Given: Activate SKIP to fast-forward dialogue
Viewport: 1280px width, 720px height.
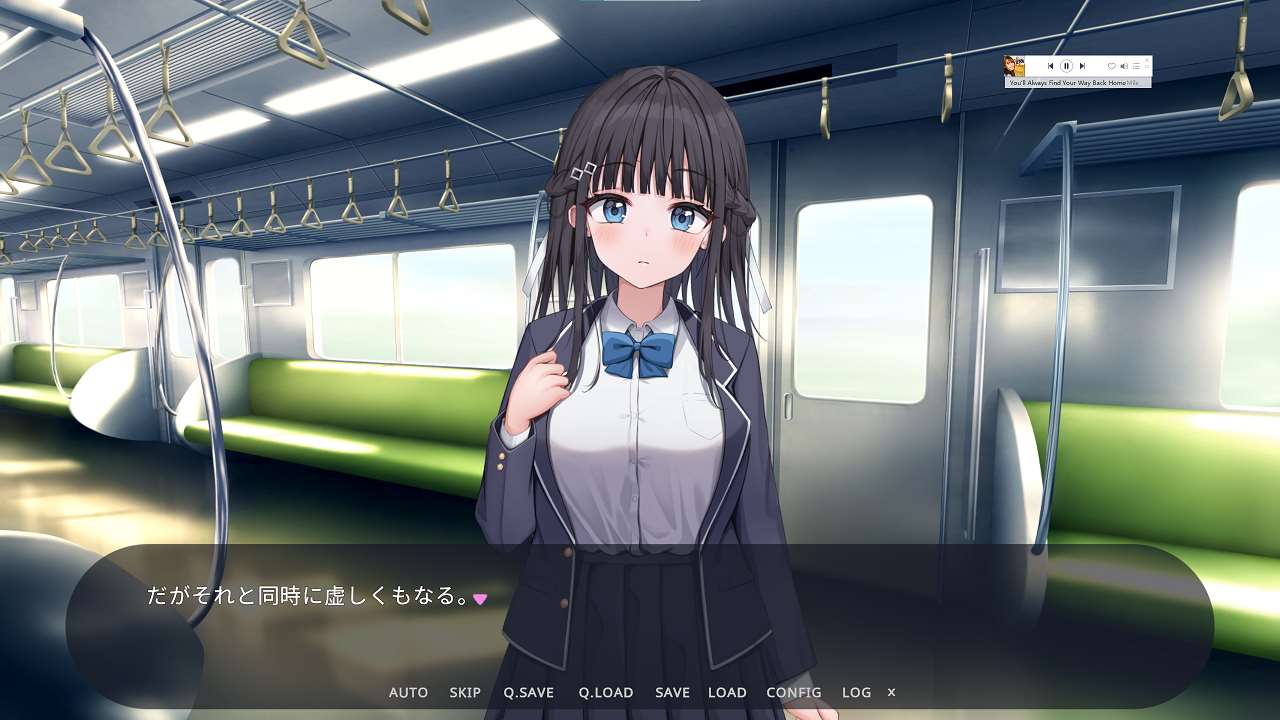Looking at the screenshot, I should tap(465, 692).
